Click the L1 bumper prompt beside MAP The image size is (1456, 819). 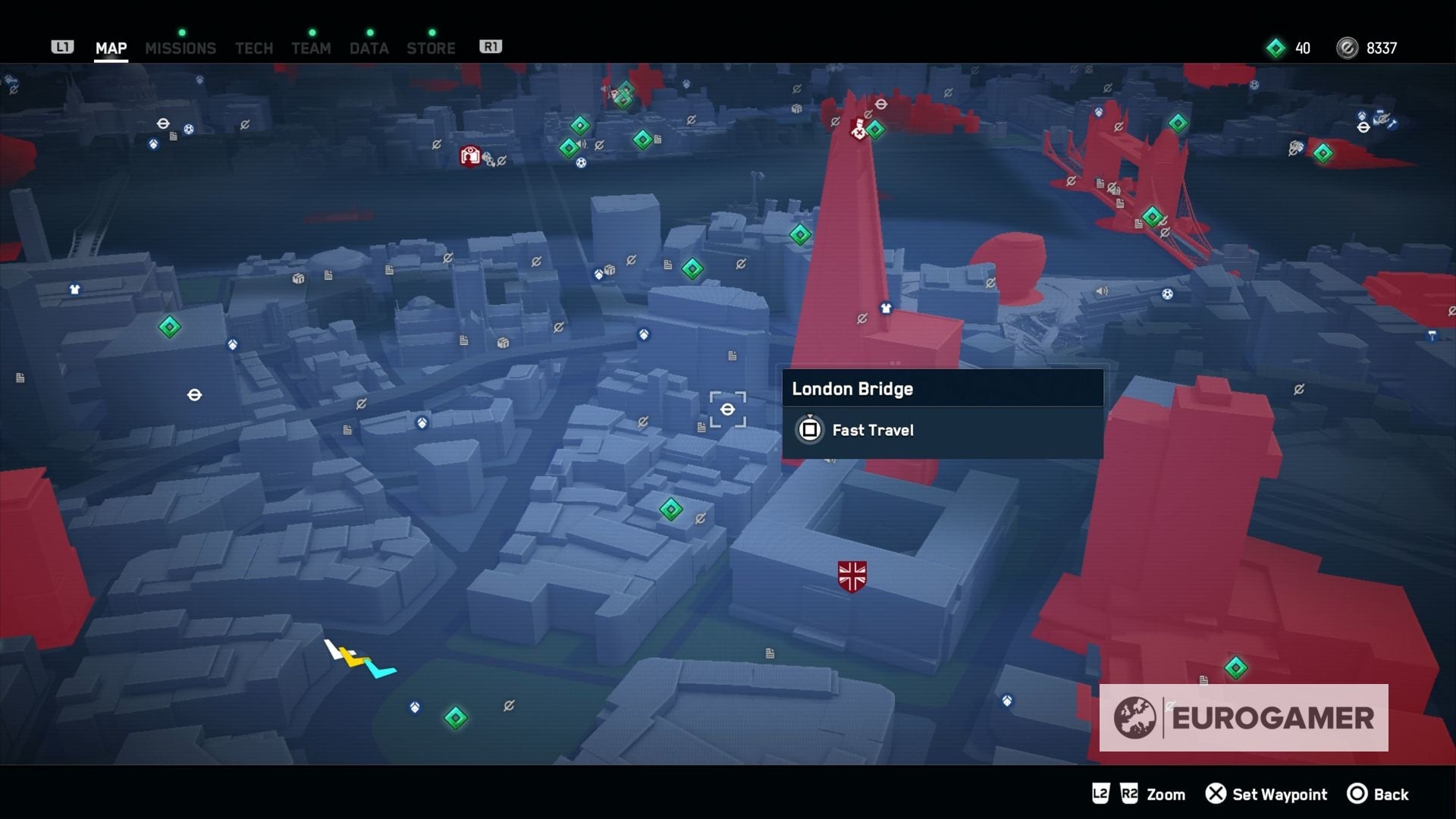tap(62, 46)
